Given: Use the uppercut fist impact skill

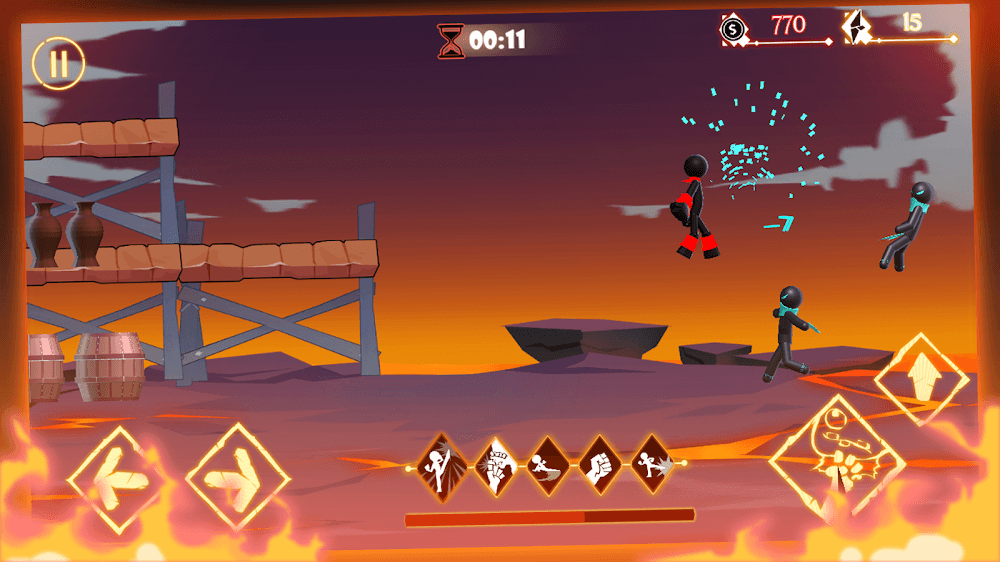Looking at the screenshot, I should [494, 464].
